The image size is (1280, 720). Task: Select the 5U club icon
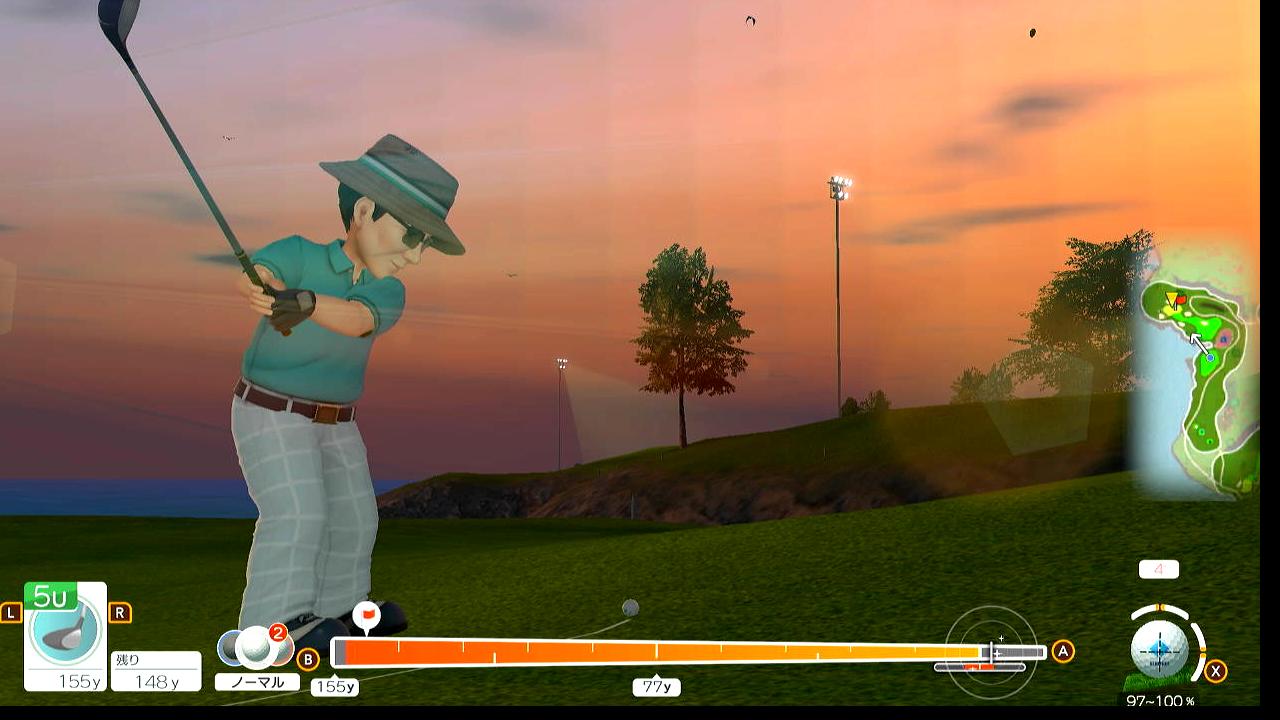click(x=65, y=630)
